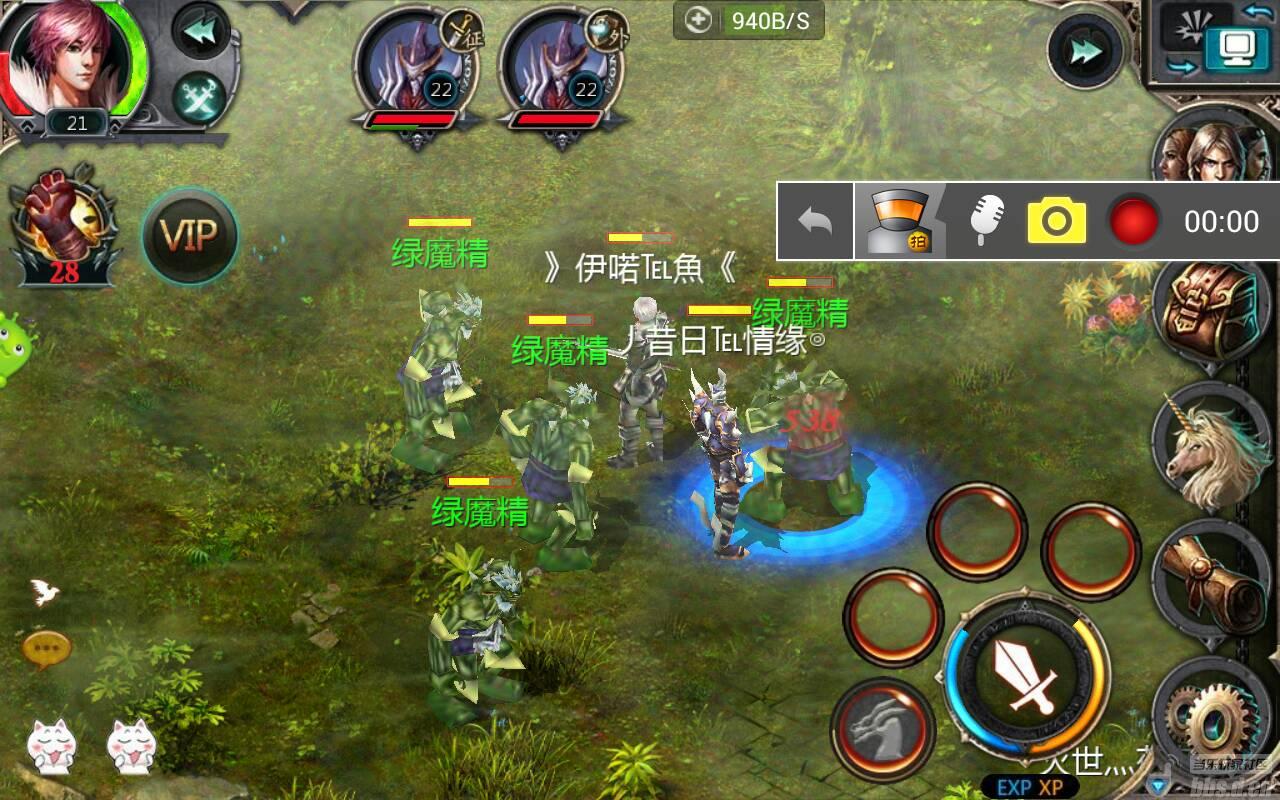Start recording with the red record button
1280x800 pixels.
tap(1133, 222)
